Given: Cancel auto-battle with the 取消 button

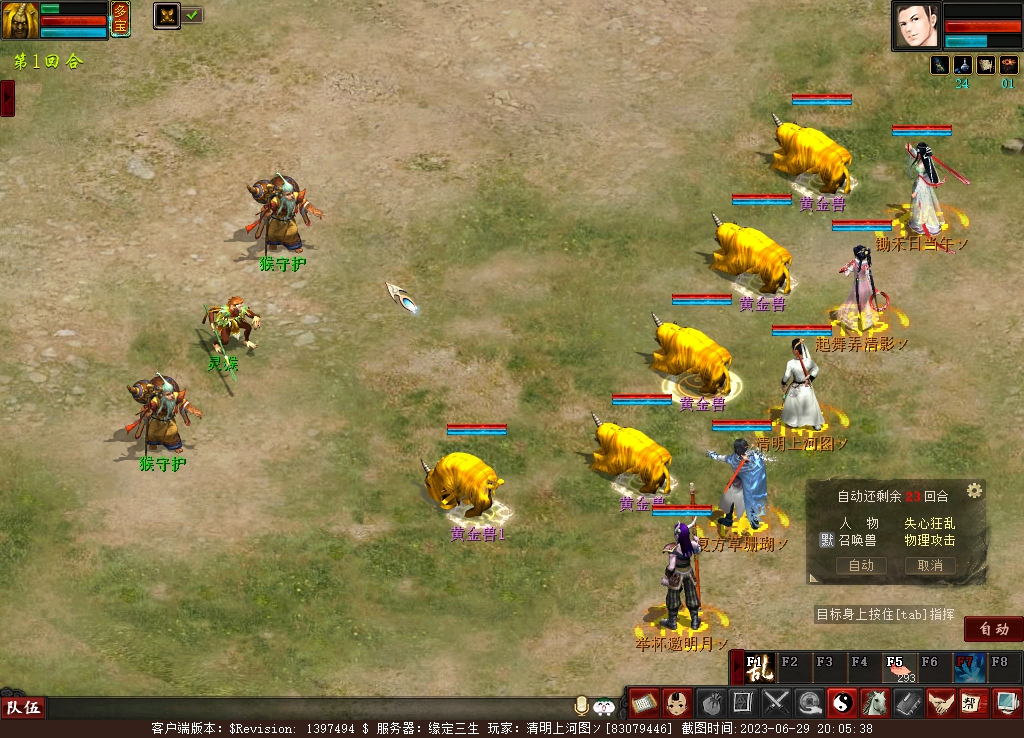Looking at the screenshot, I should coord(930,565).
